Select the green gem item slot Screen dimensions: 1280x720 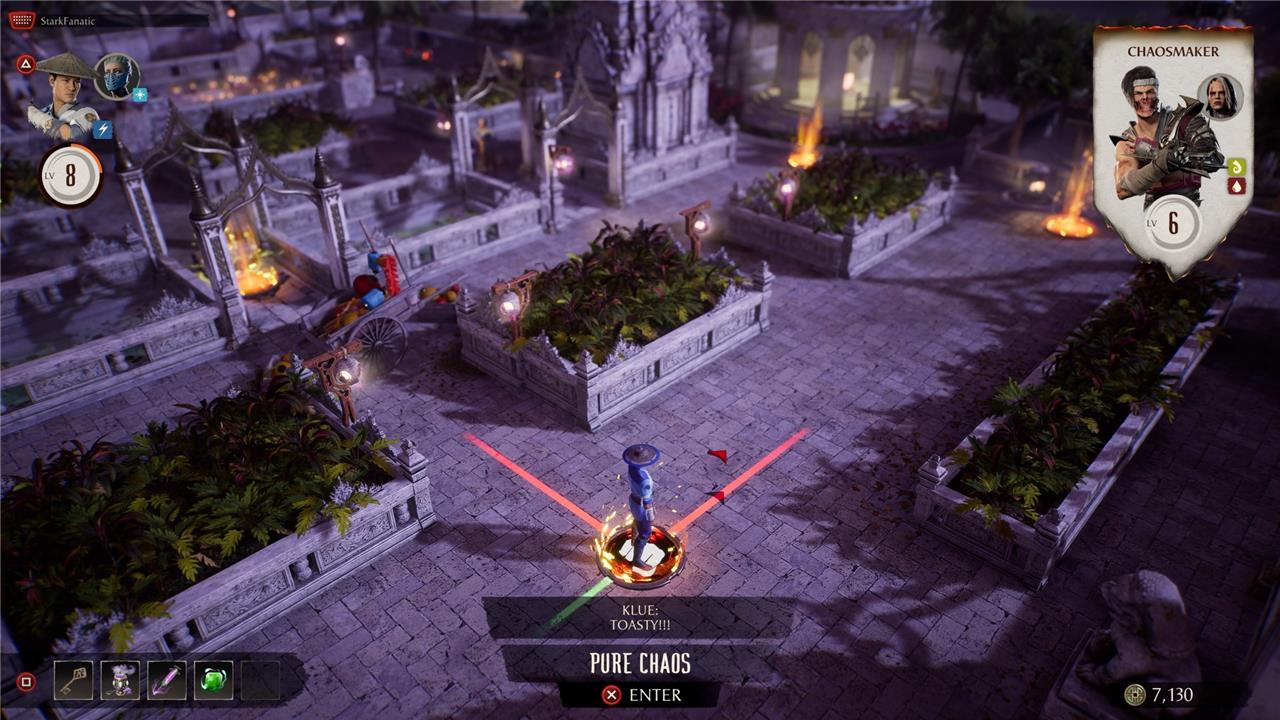[x=214, y=680]
